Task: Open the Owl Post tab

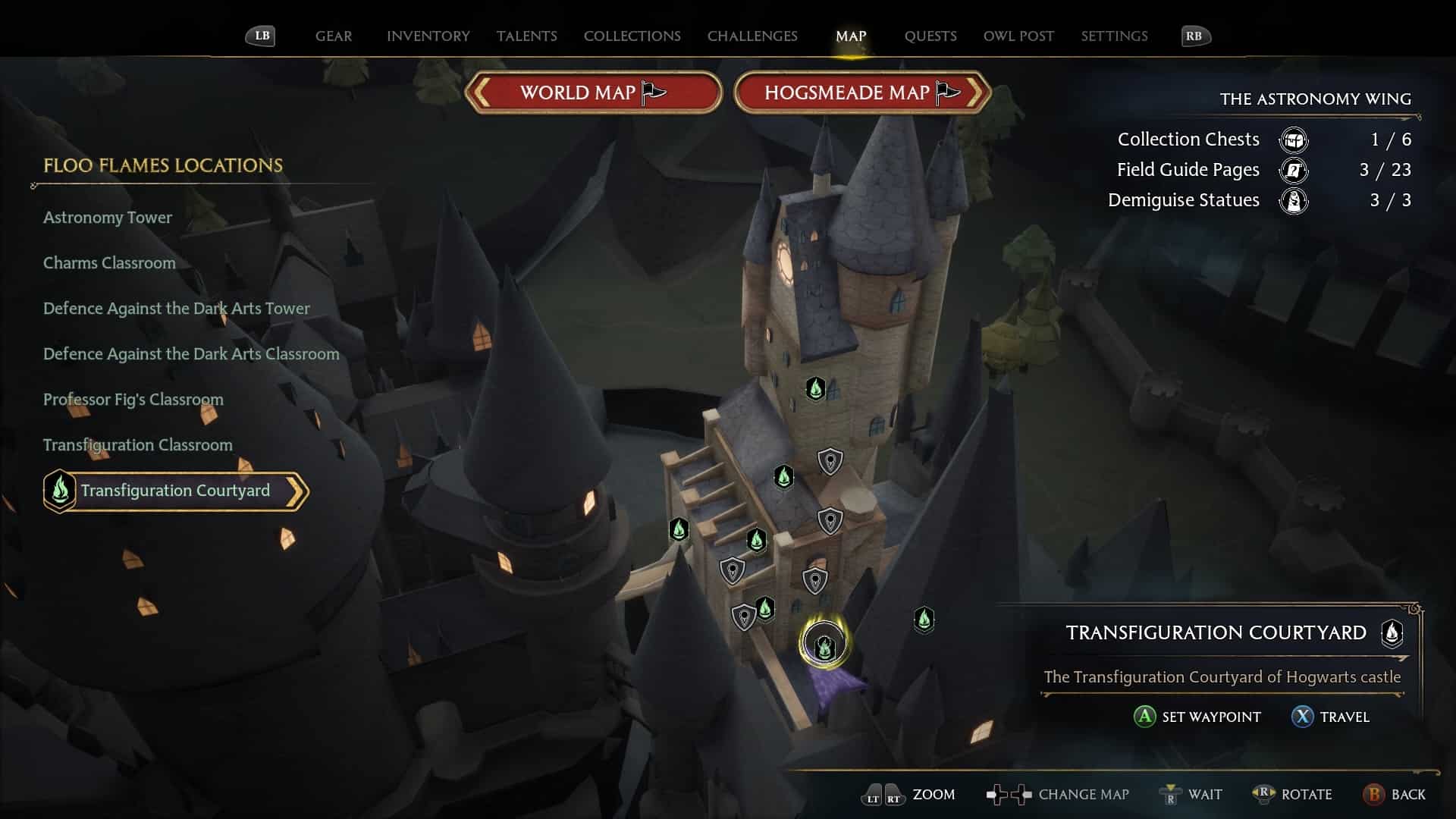Action: coord(1018,36)
